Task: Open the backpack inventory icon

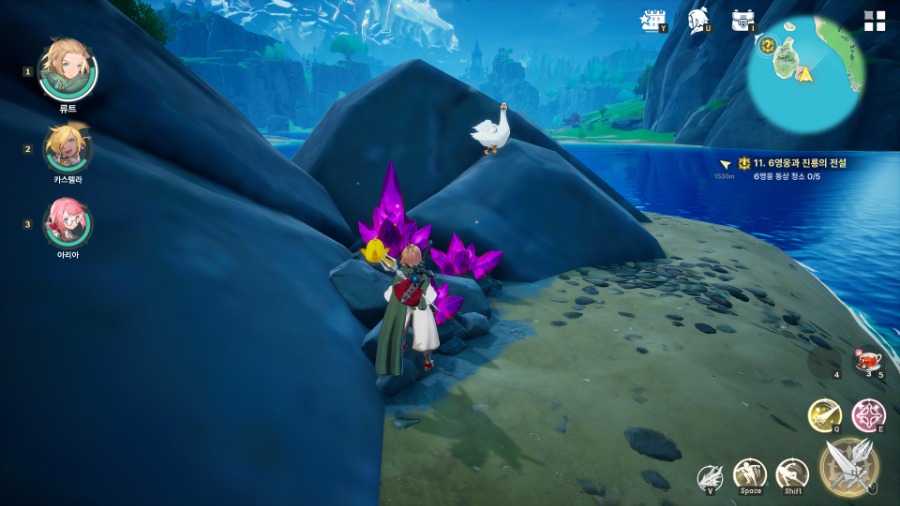Action: [x=742, y=20]
